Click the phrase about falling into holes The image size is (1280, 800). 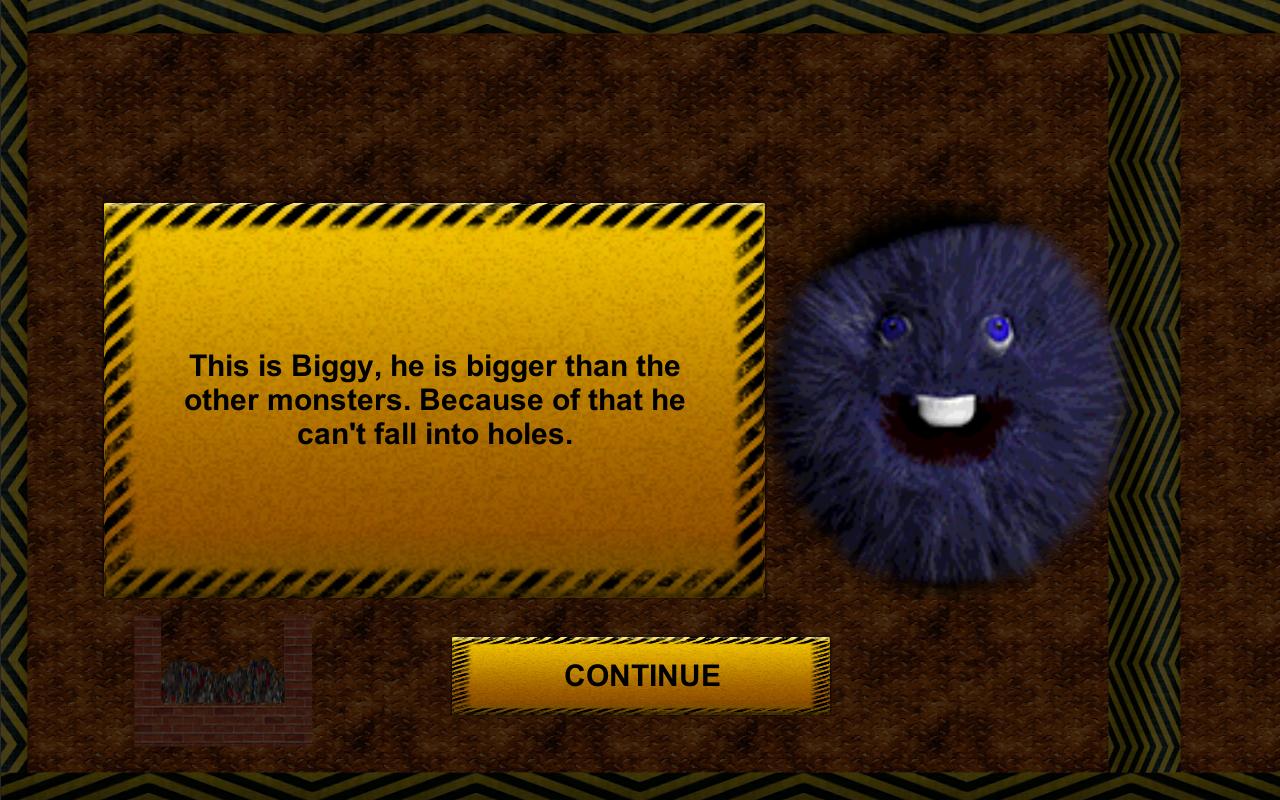[435, 433]
